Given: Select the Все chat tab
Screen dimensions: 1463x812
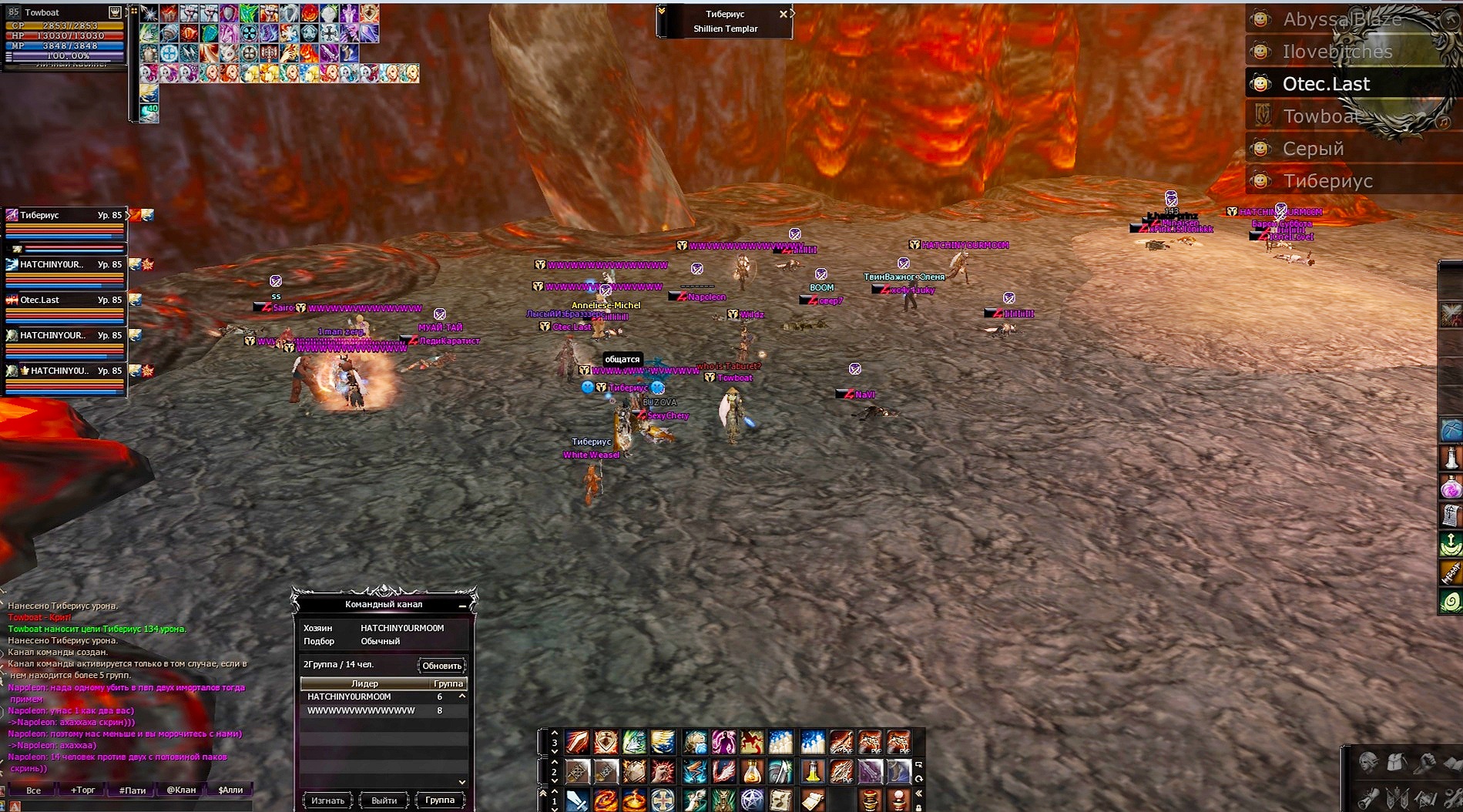Looking at the screenshot, I should [33, 790].
